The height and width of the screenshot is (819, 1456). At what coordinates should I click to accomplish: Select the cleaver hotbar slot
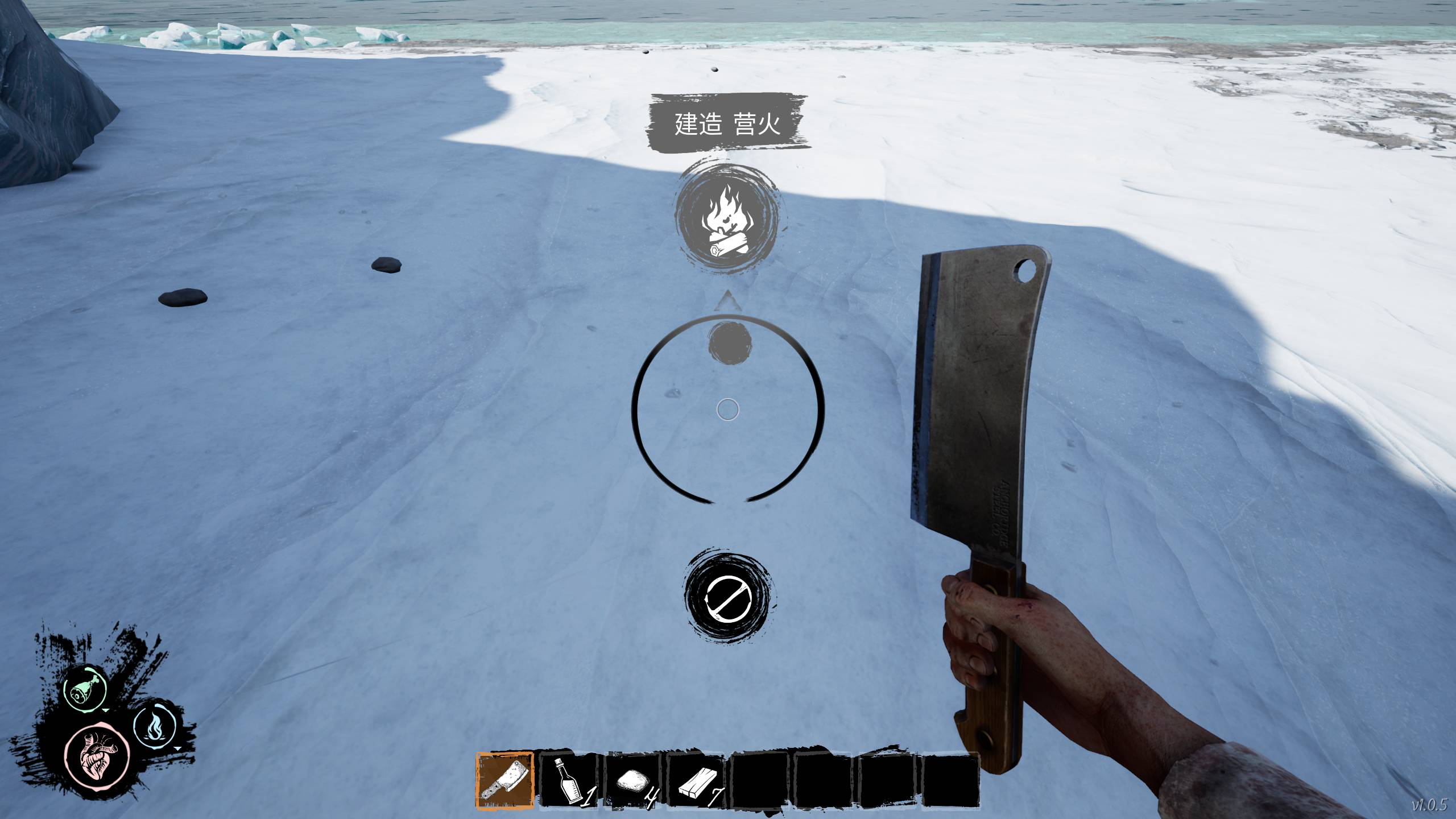tap(505, 779)
